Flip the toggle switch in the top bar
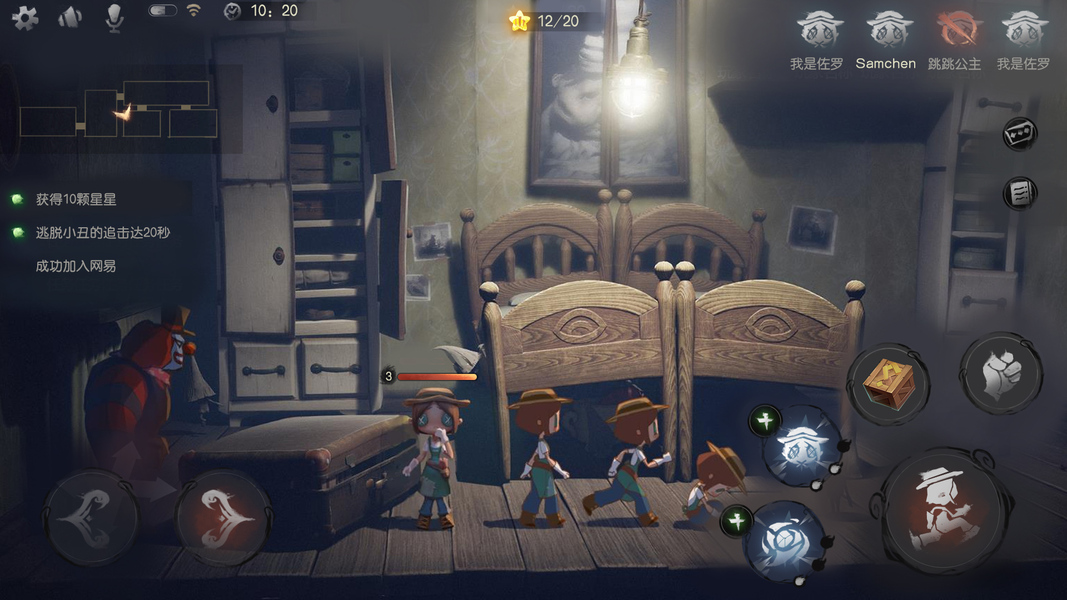Screen dimensions: 1067x600 (163, 11)
